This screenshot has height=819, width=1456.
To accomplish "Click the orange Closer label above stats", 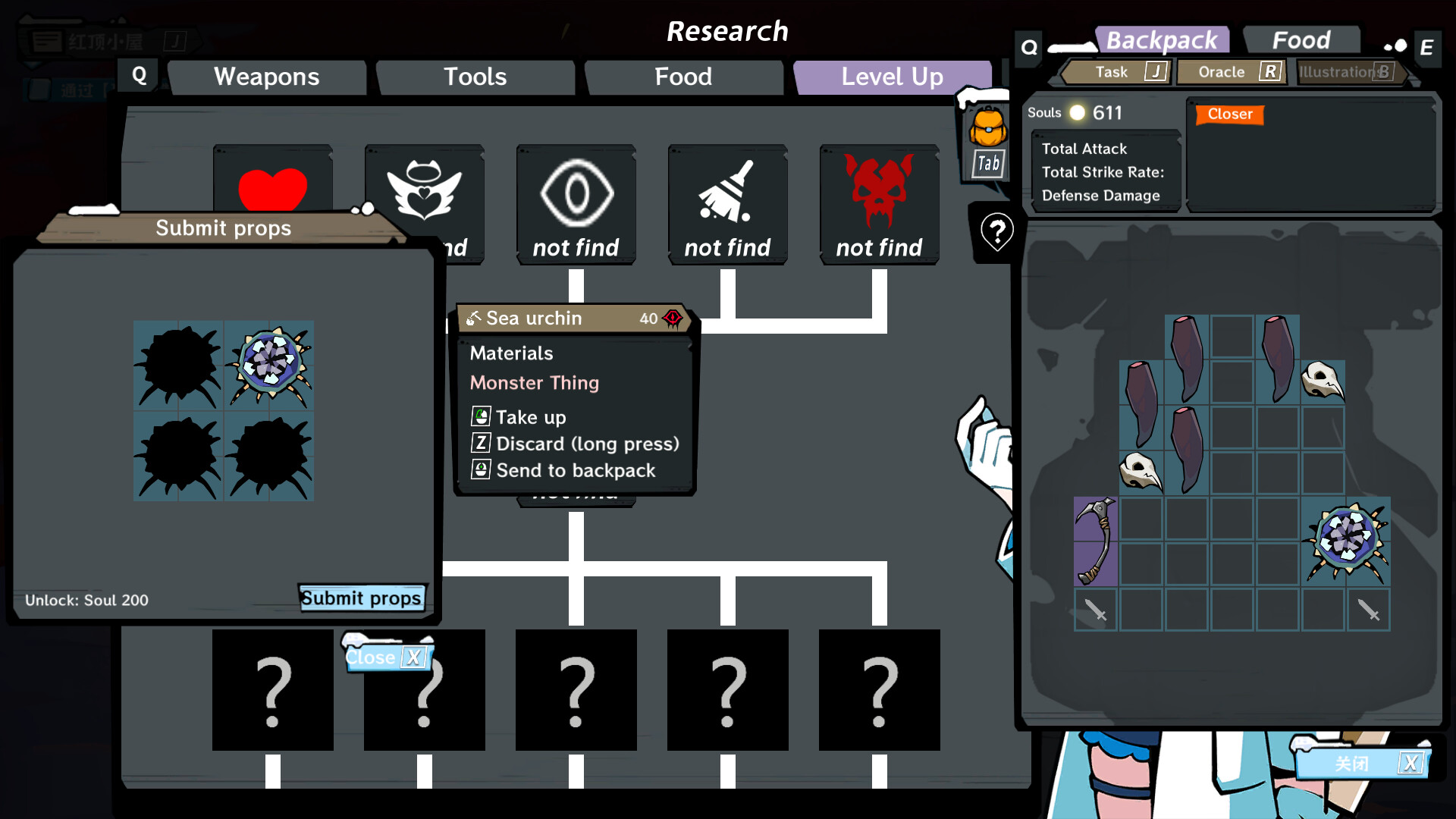I will tap(1228, 115).
